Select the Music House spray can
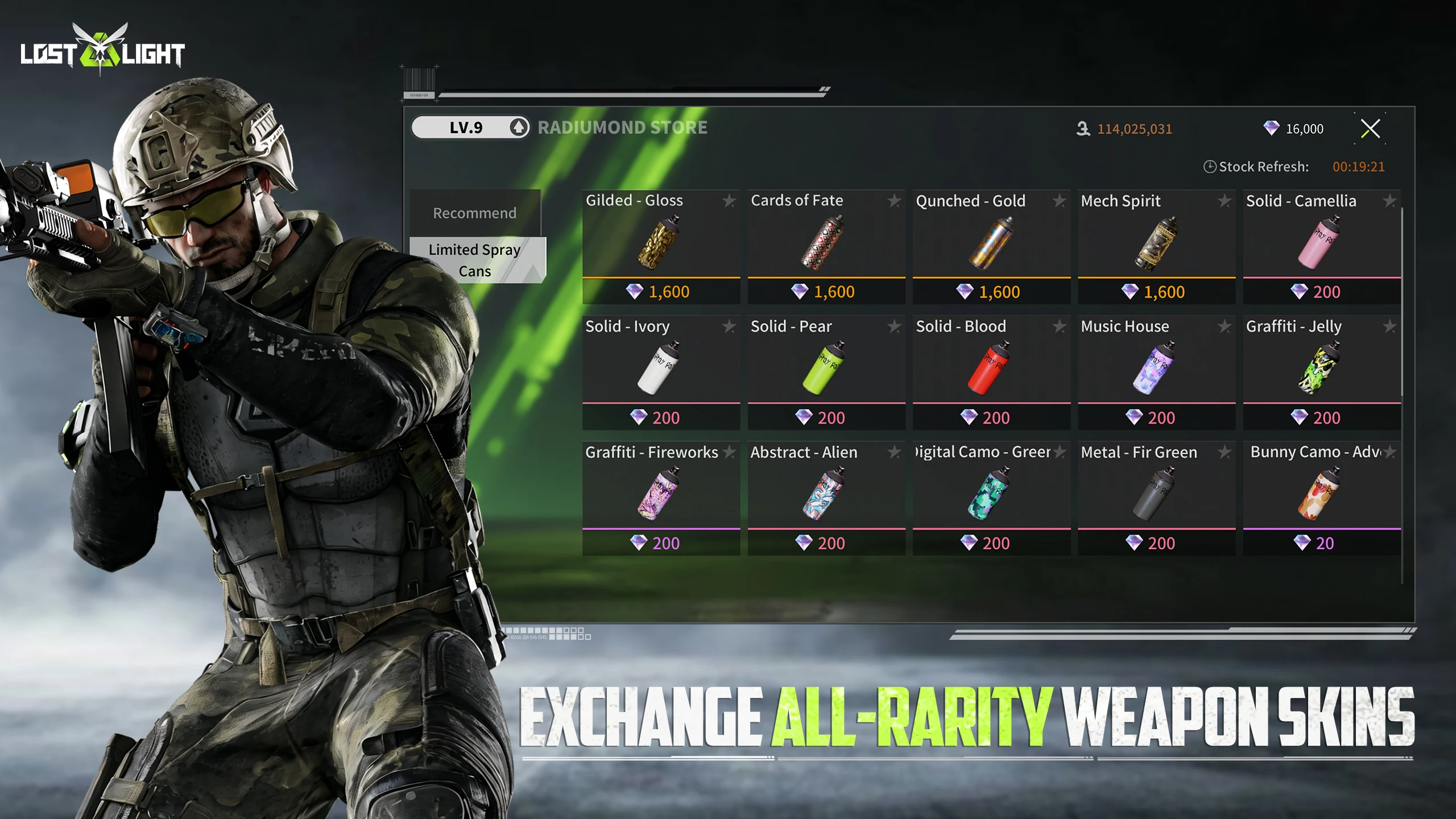Image resolution: width=1456 pixels, height=819 pixels. (1155, 369)
